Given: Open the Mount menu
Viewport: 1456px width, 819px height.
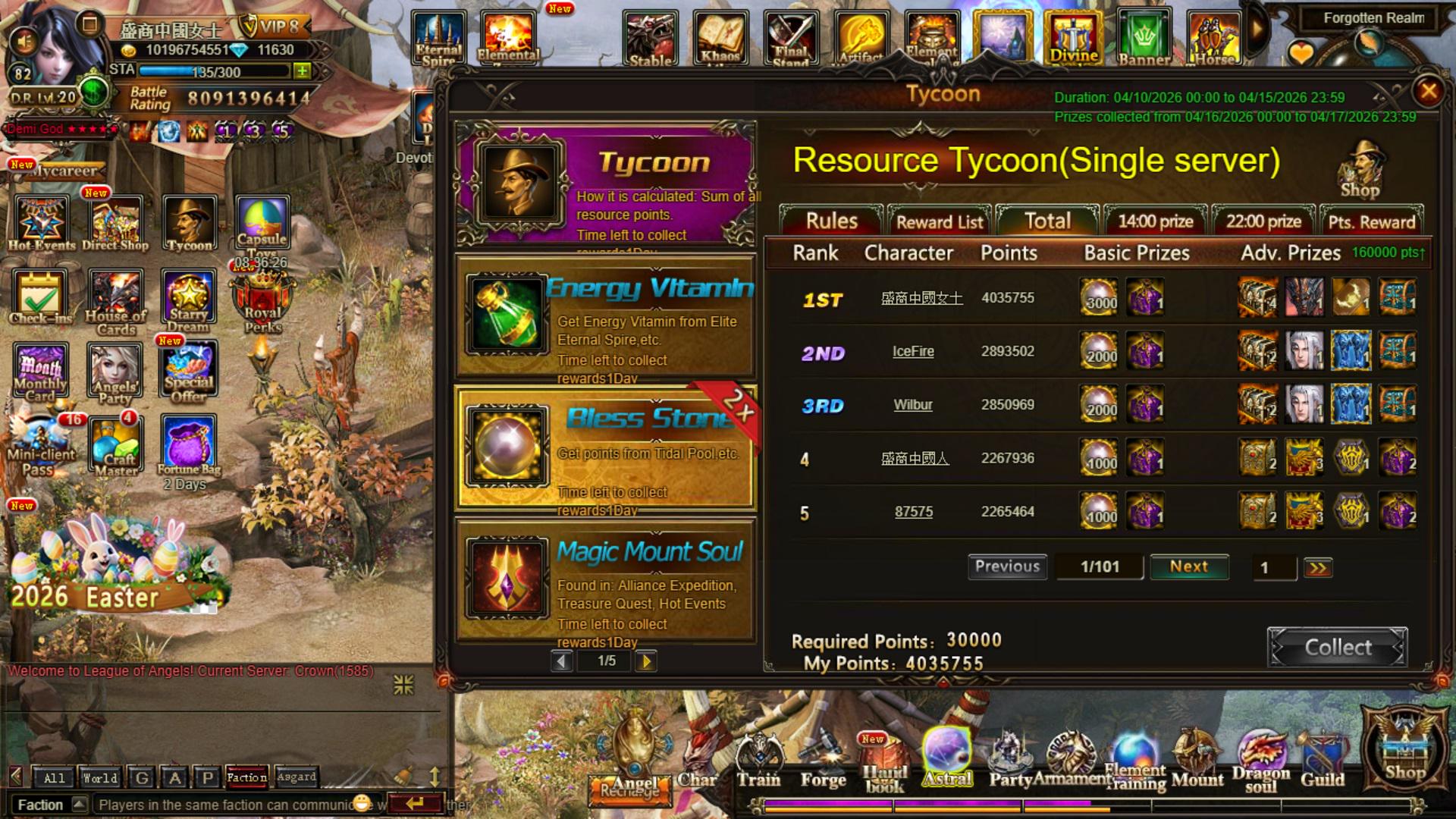Looking at the screenshot, I should 1197,762.
